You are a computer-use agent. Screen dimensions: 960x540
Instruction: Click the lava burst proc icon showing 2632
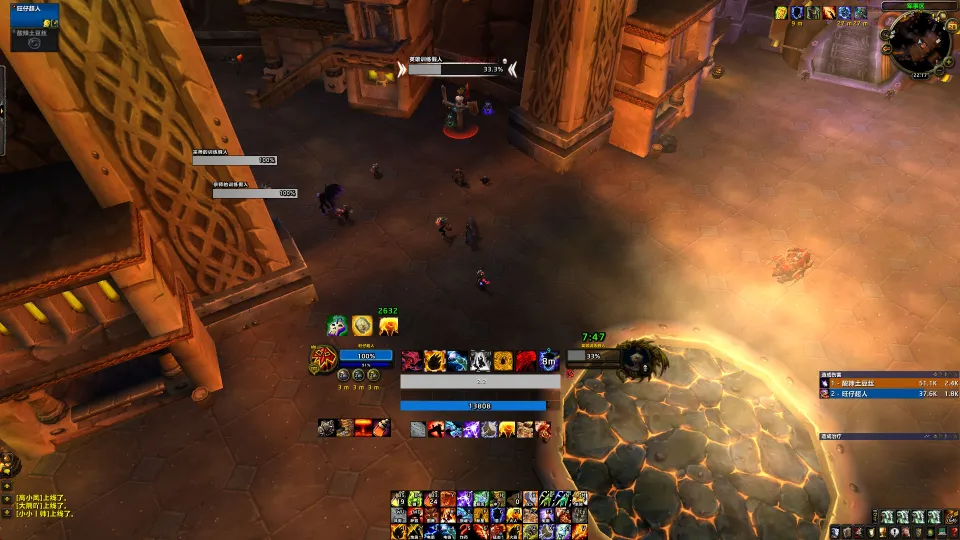[x=387, y=325]
